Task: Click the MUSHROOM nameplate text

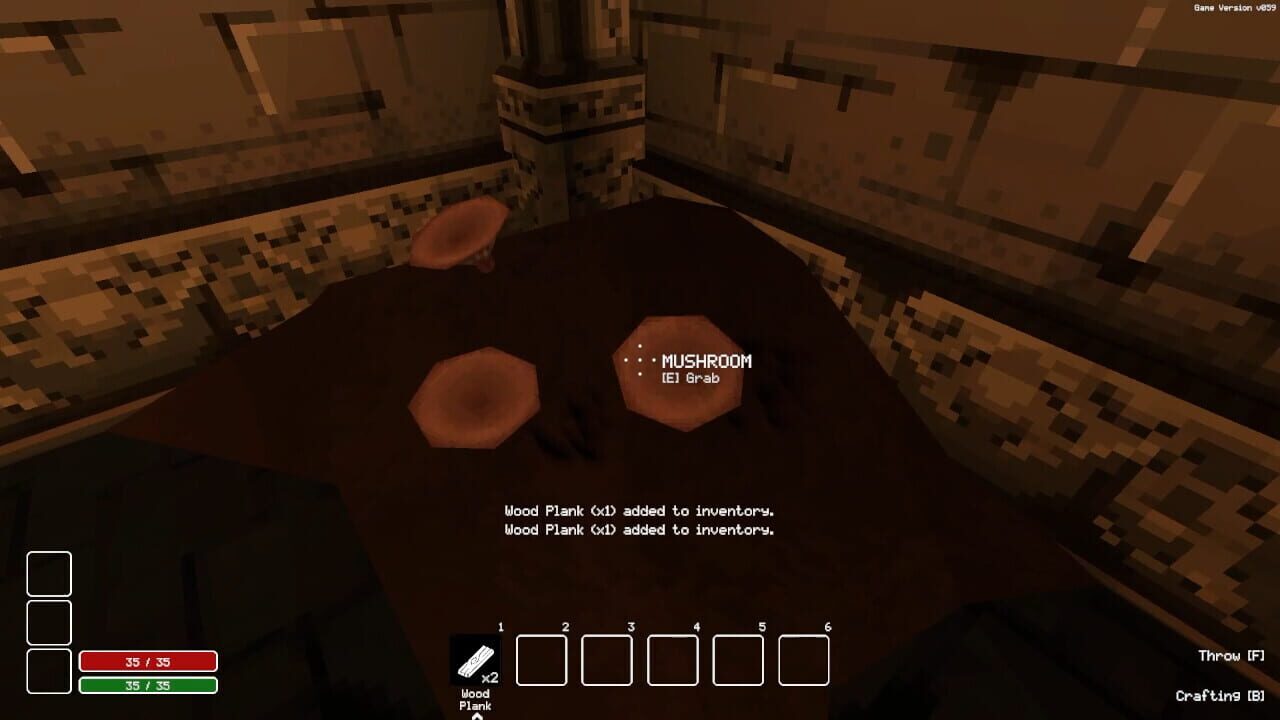Action: point(705,362)
